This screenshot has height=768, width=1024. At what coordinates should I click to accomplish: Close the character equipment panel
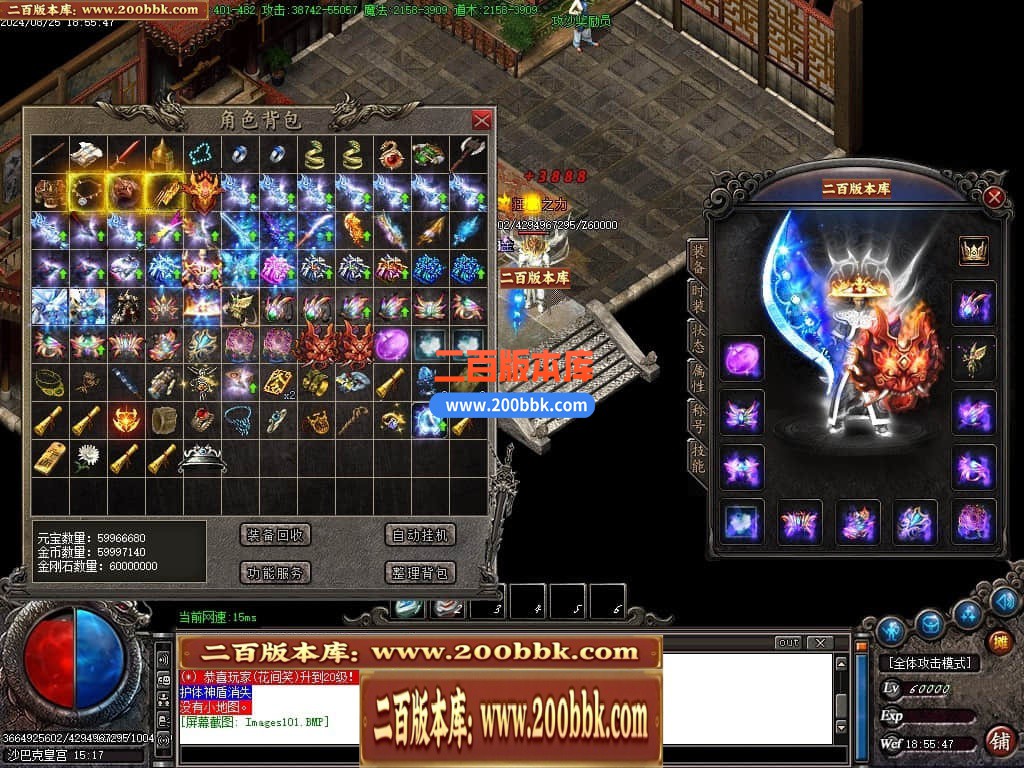[x=993, y=197]
